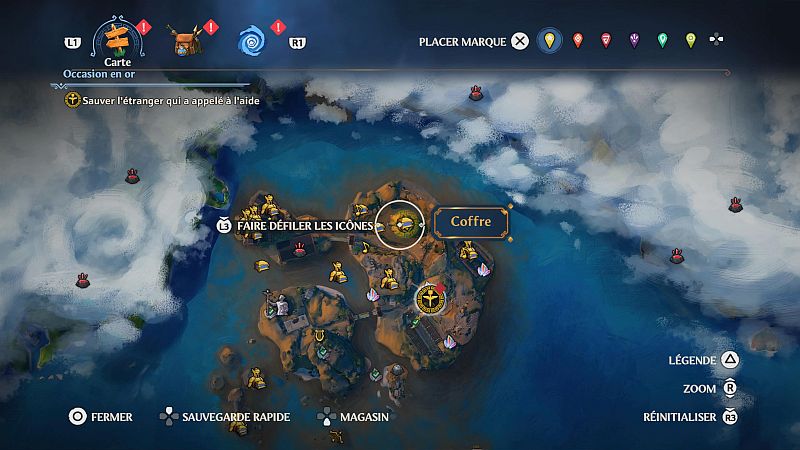Show the map Légende
This screenshot has height=450, width=800.
pos(703,360)
